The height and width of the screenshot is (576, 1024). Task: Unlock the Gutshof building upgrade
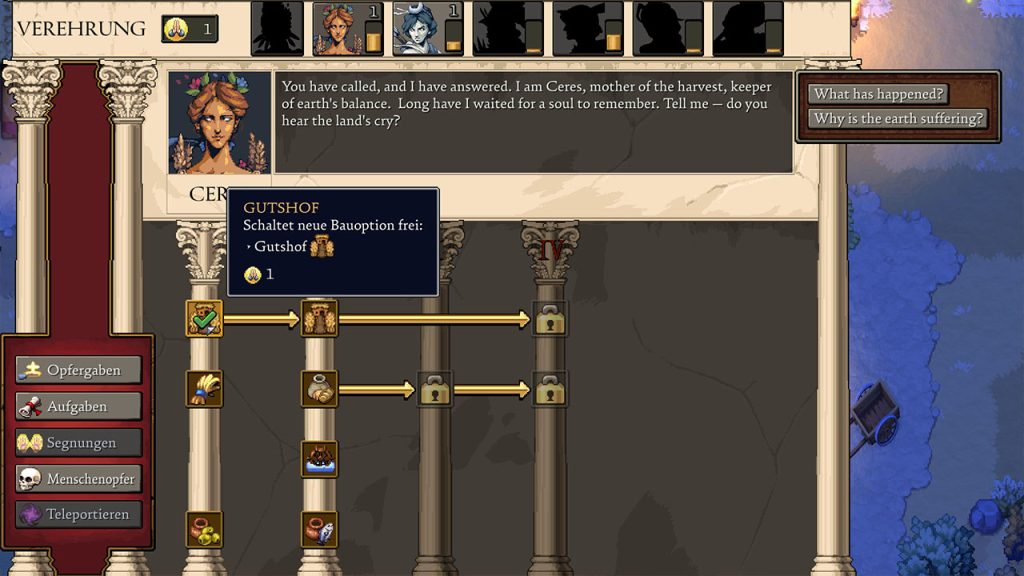[x=320, y=319]
